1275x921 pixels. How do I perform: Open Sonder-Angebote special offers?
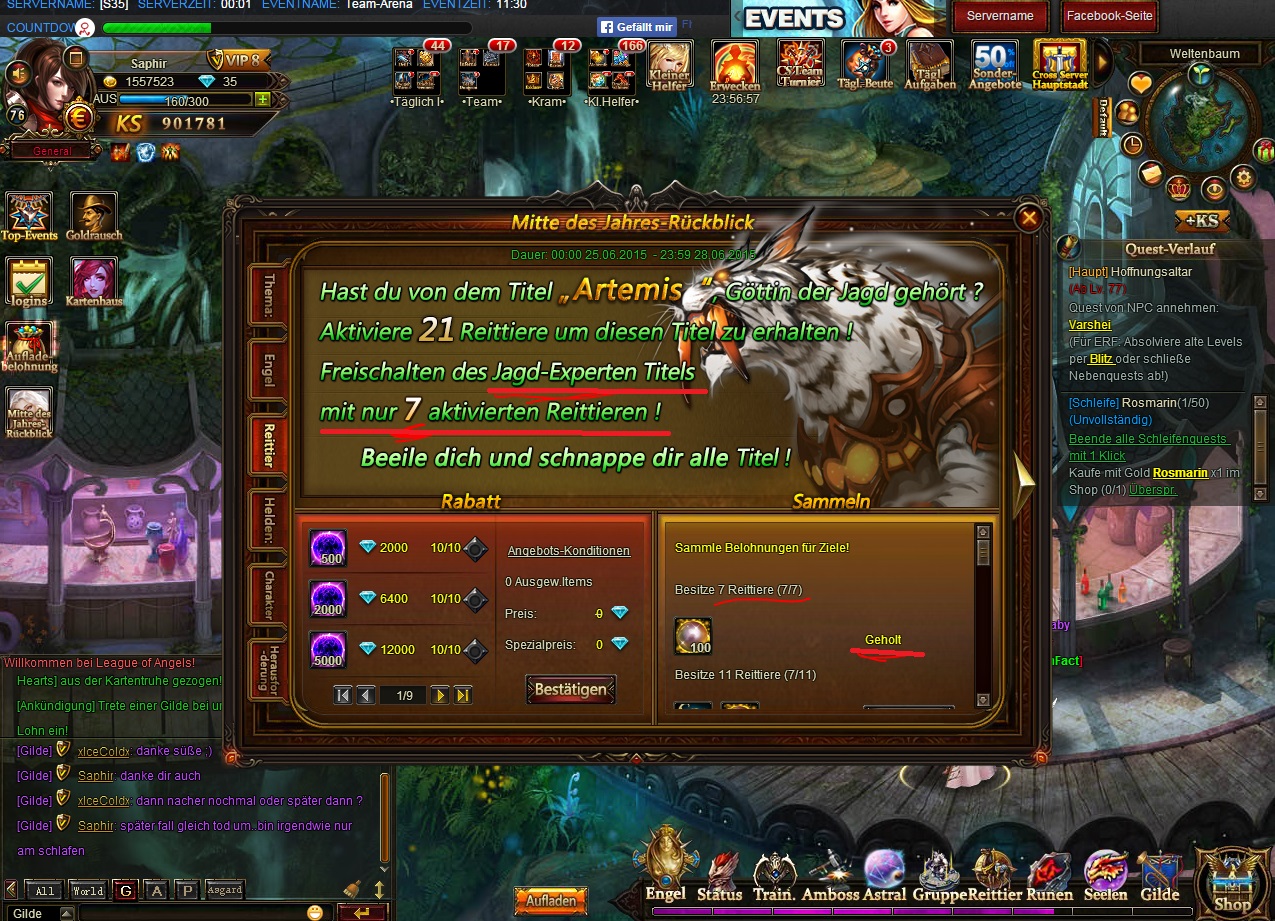[995, 65]
